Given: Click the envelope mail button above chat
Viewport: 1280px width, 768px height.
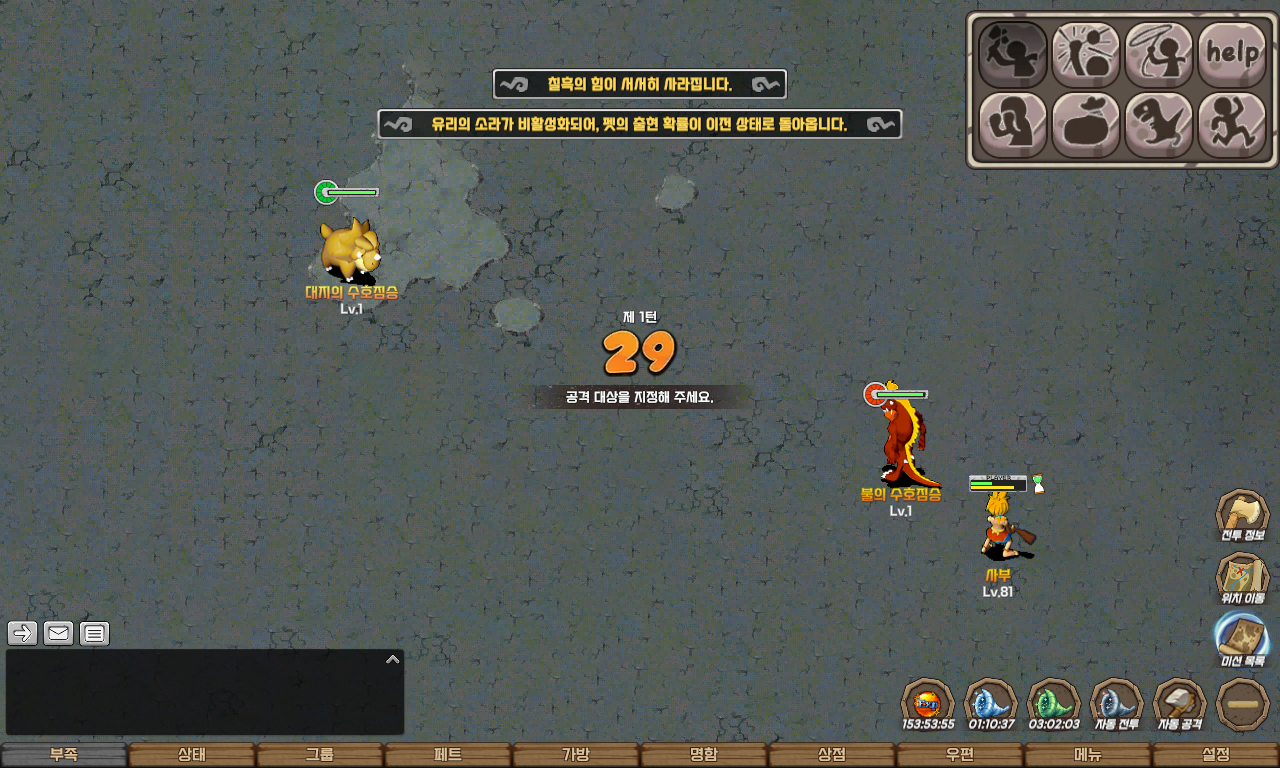Looking at the screenshot, I should coord(59,633).
